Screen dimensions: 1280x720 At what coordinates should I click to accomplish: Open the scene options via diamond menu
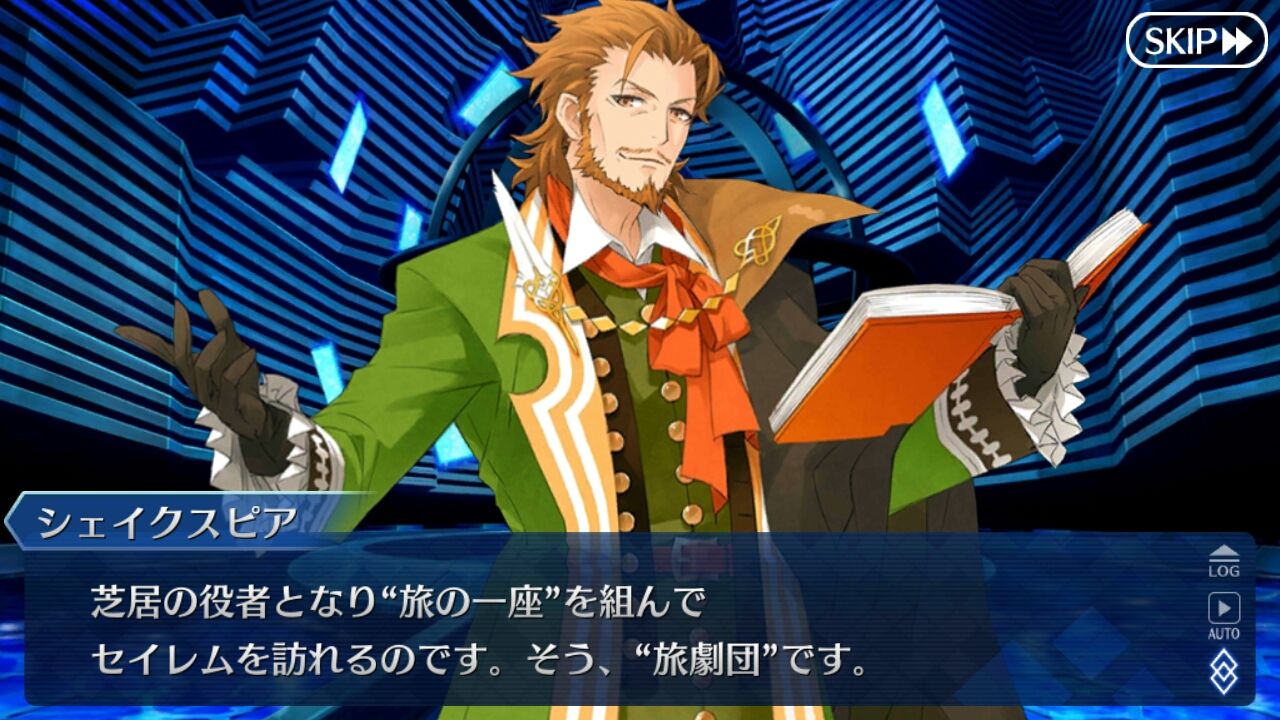point(1224,668)
